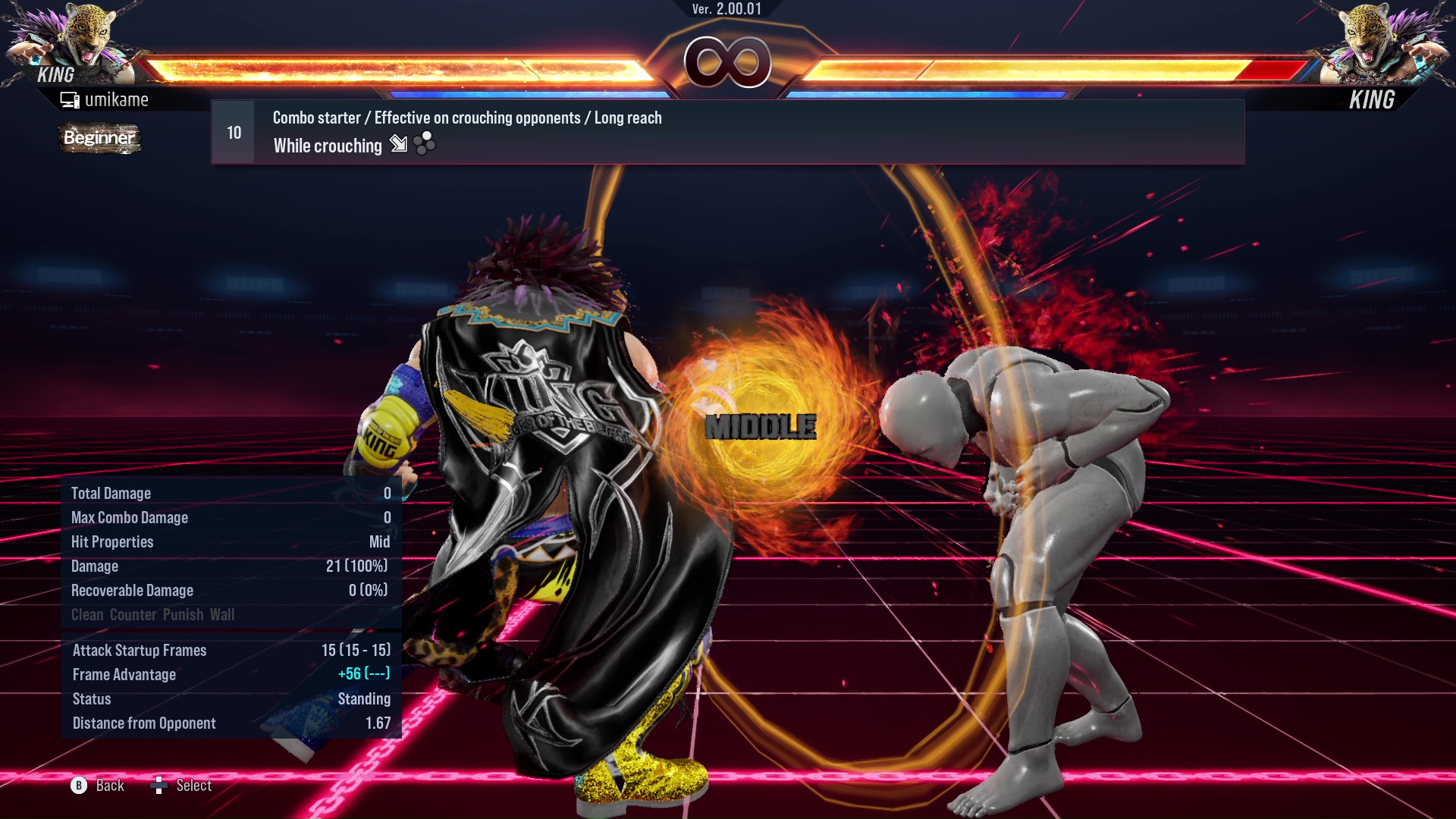The width and height of the screenshot is (1456, 819).
Task: Click the umikame player name
Action: click(118, 99)
